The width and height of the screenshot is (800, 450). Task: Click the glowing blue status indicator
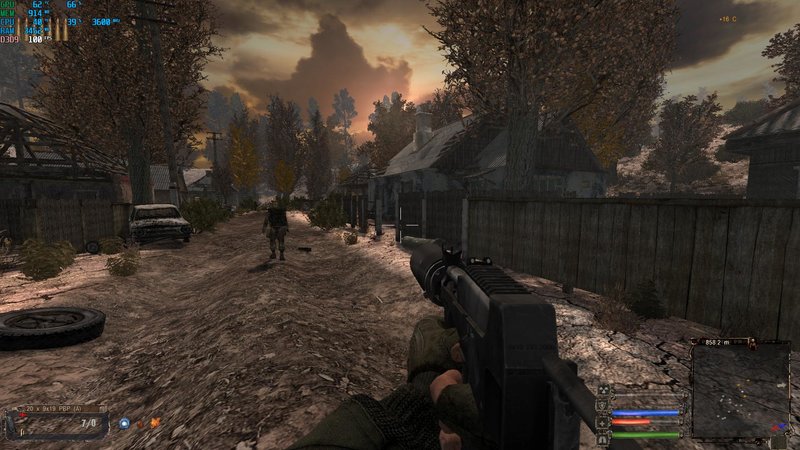[x=124, y=423]
